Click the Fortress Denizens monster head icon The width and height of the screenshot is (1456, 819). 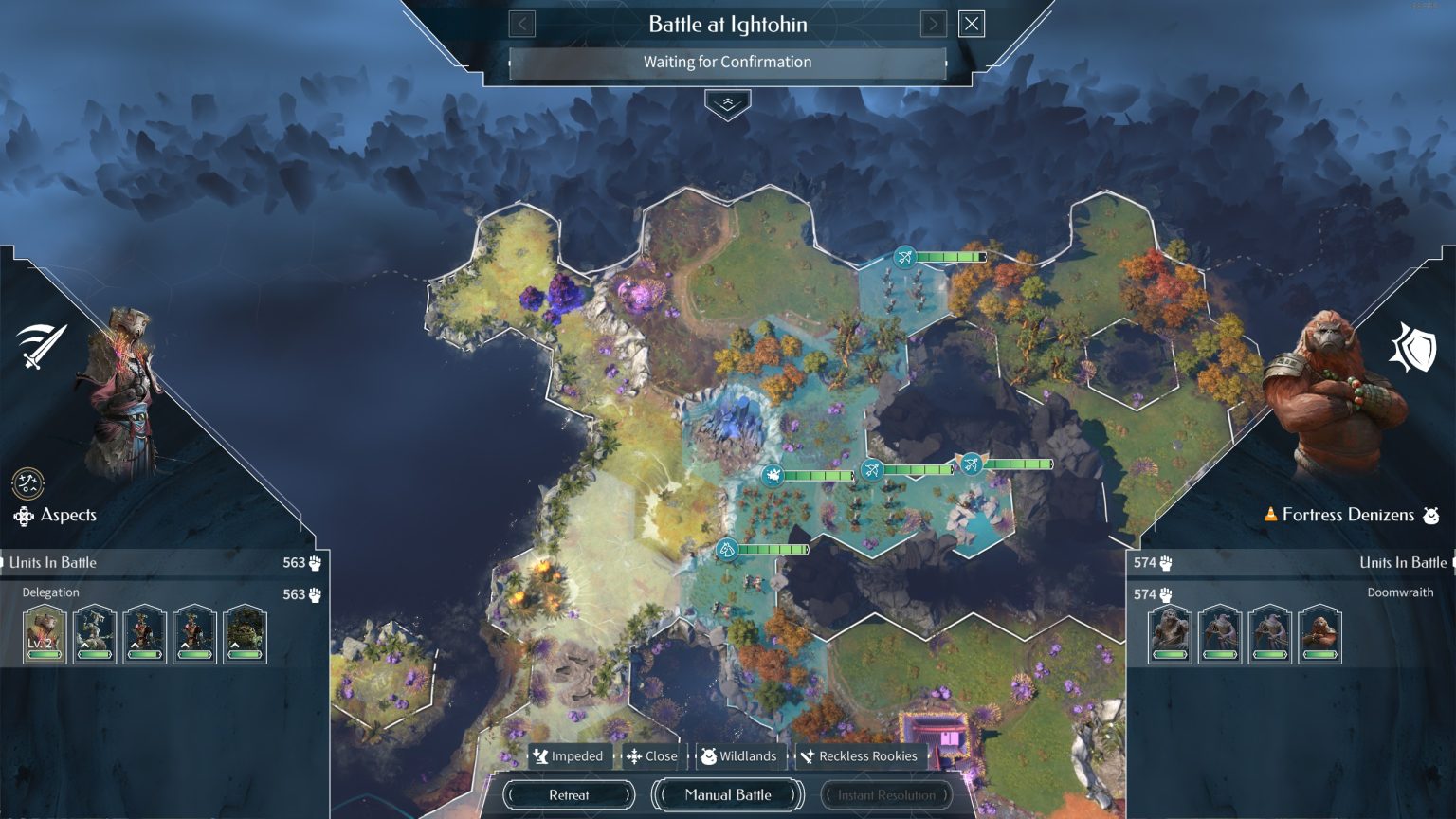(1430, 515)
